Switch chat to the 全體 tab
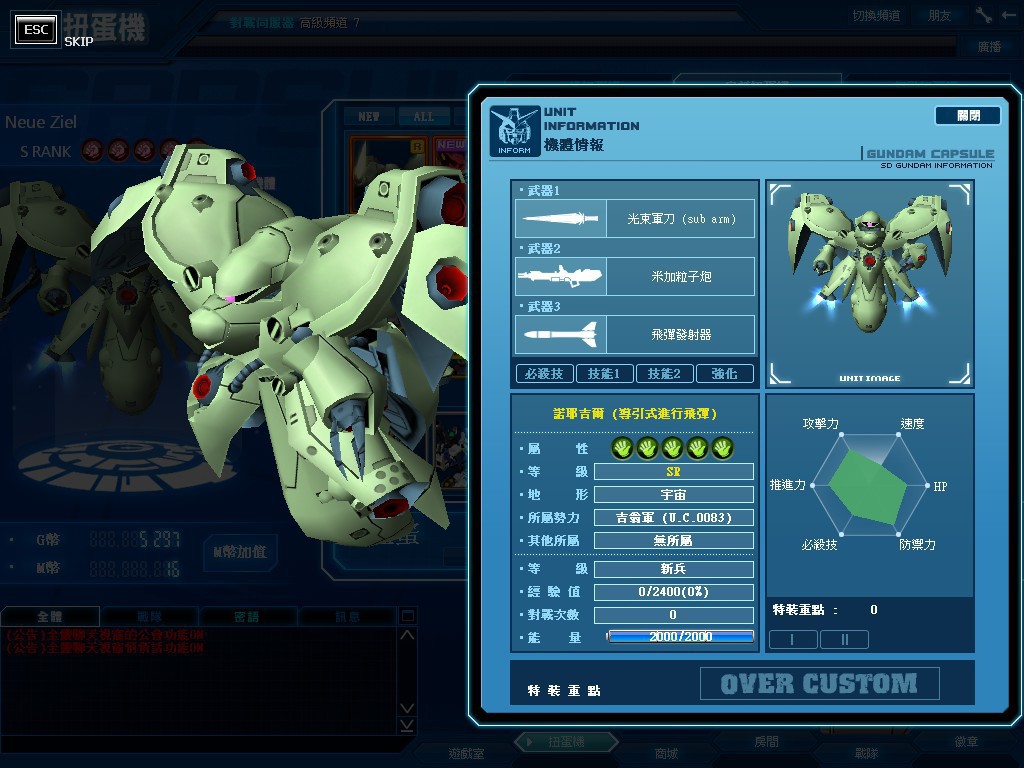Image resolution: width=1024 pixels, height=768 pixels. point(50,617)
